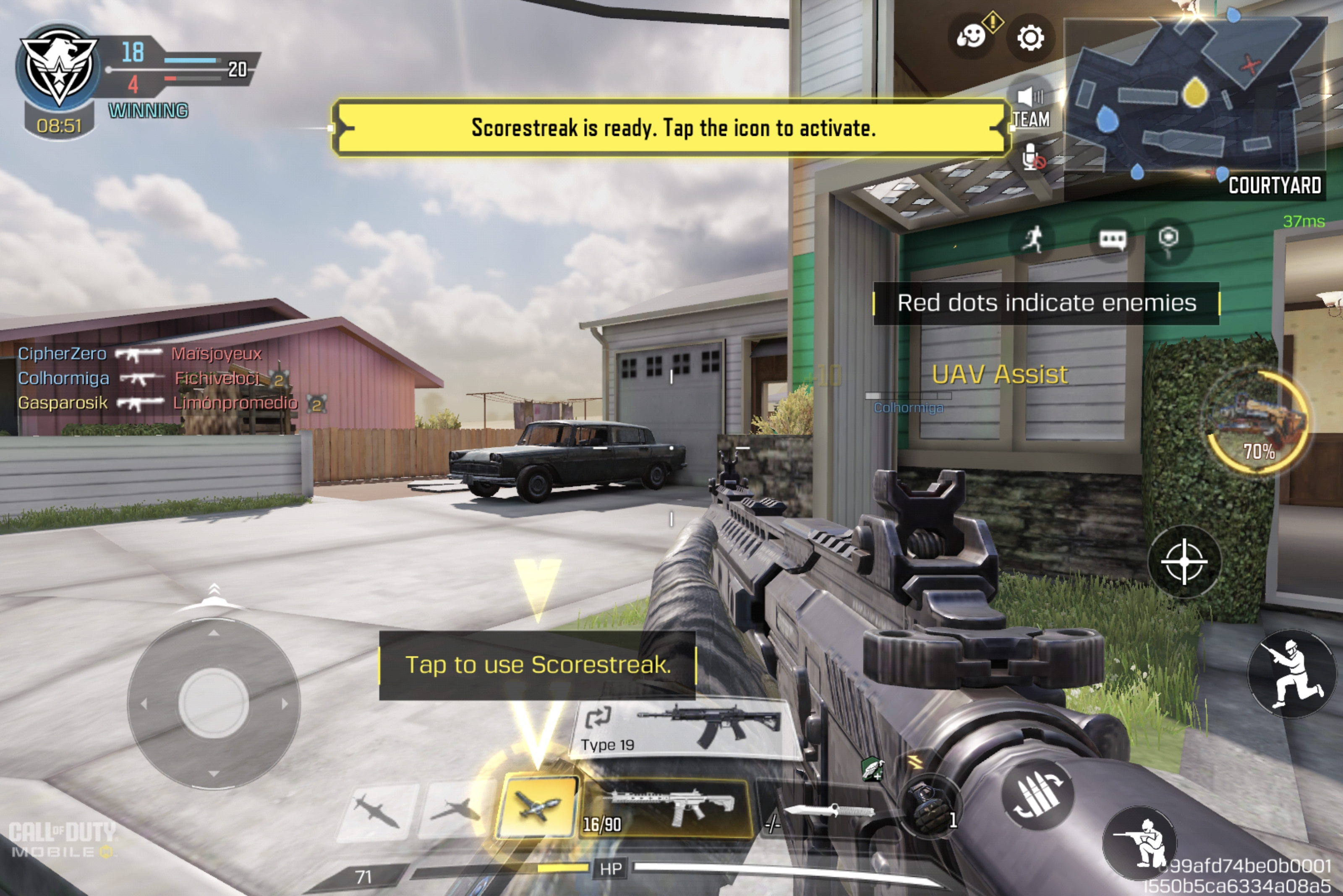
Task: Tap the running man sprint icon
Action: tap(1032, 239)
